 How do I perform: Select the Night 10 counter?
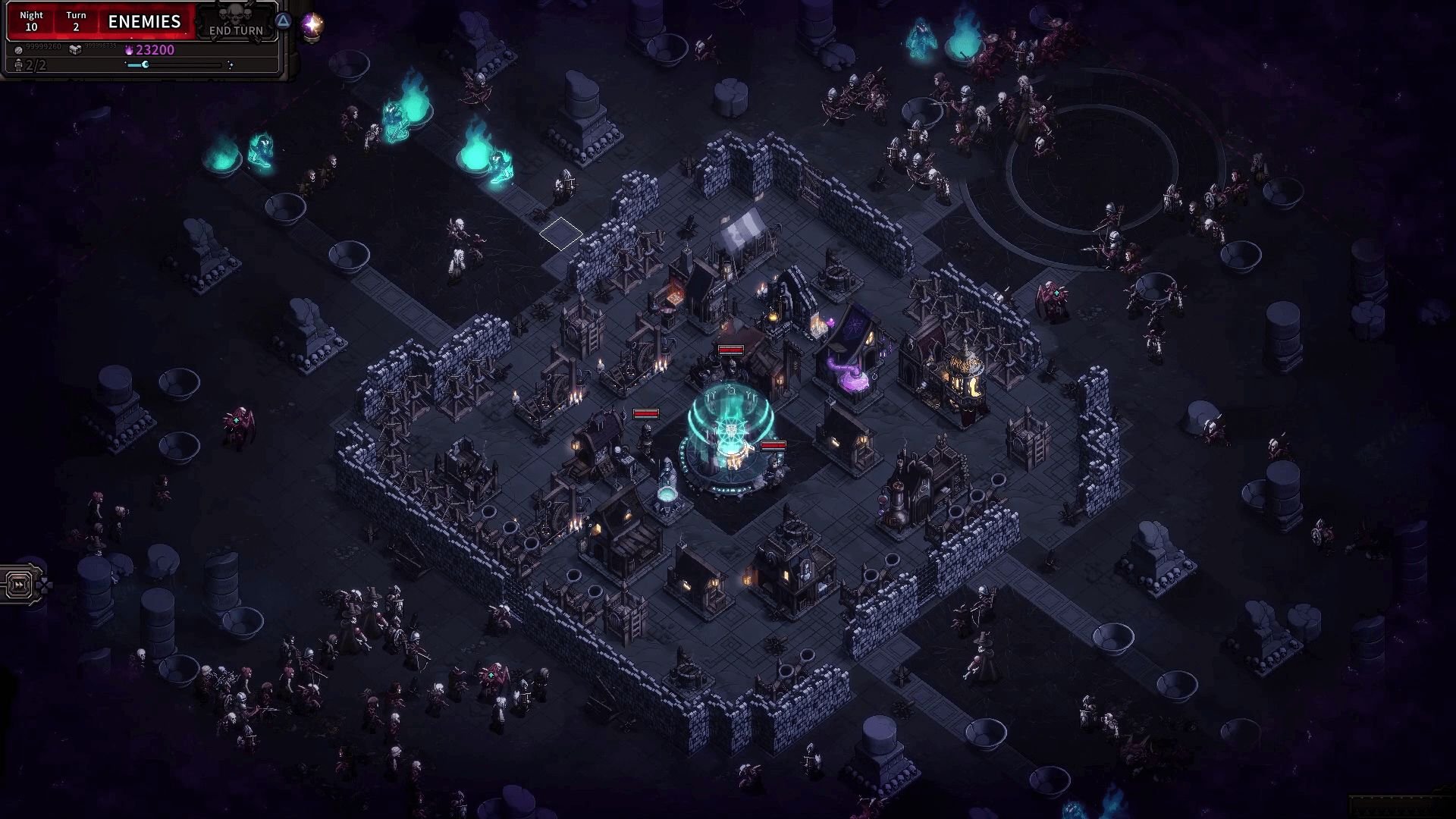coord(31,20)
